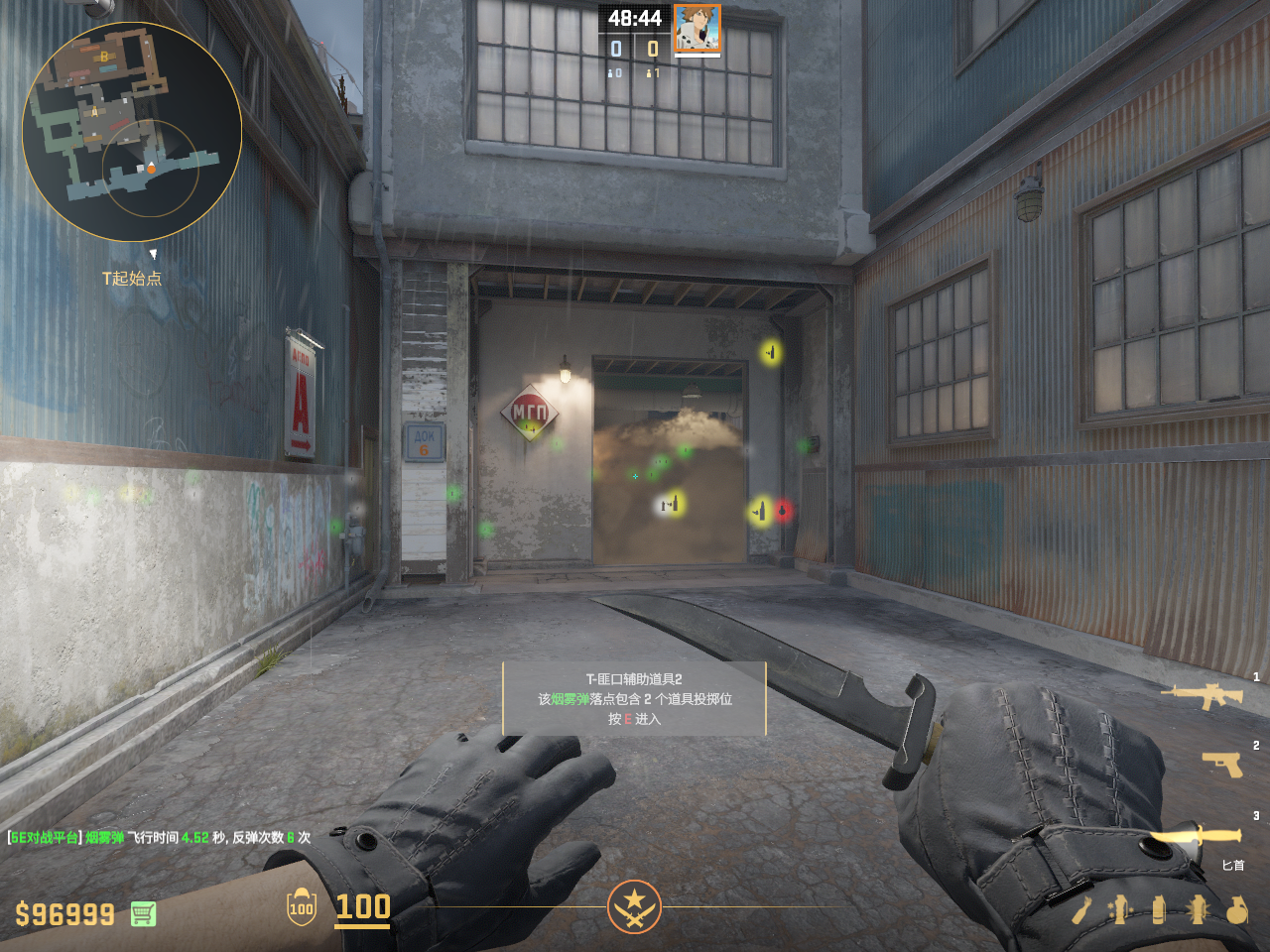This screenshot has width=1270, height=952.
Task: Open the buy menu cart icon
Action: pos(143,913)
